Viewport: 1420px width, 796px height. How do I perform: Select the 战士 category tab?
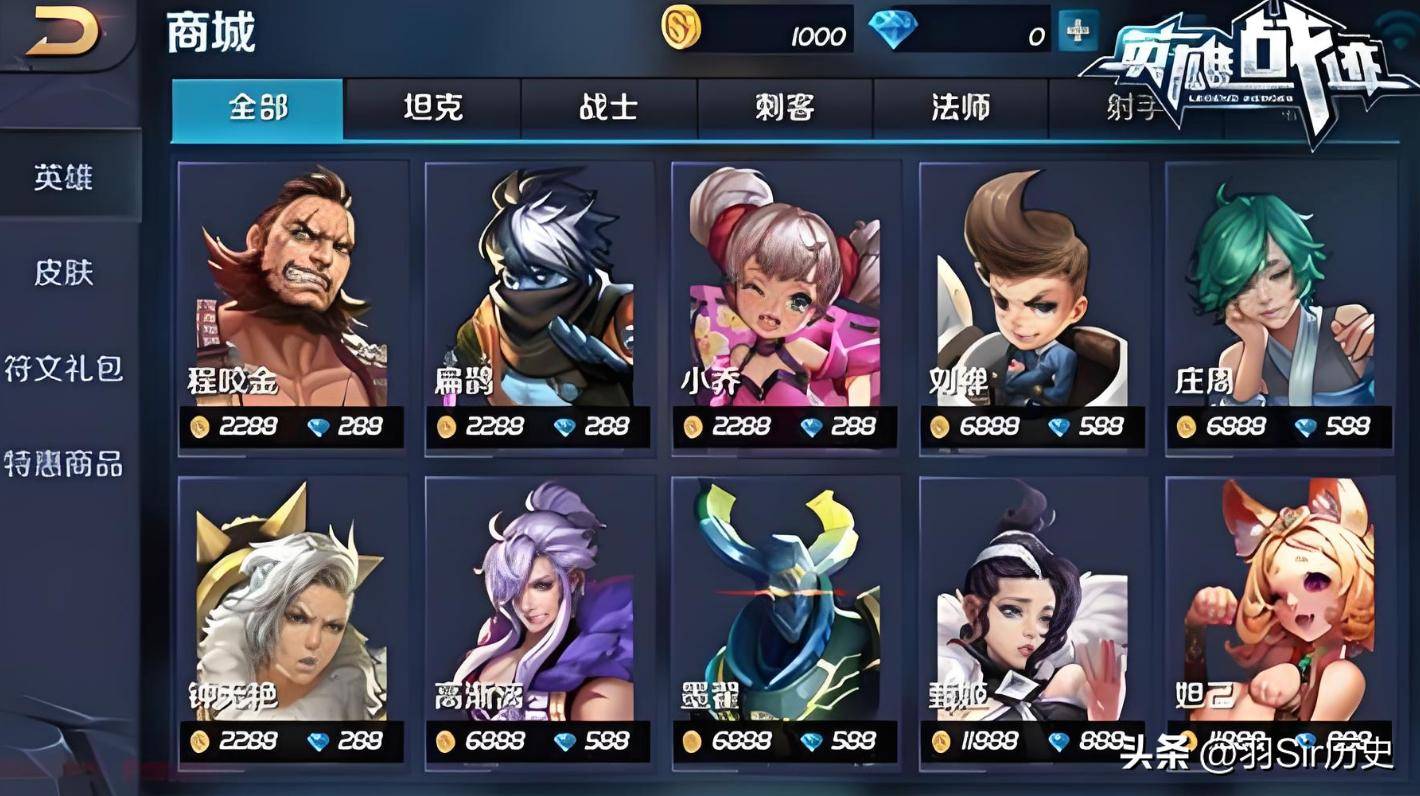(608, 108)
